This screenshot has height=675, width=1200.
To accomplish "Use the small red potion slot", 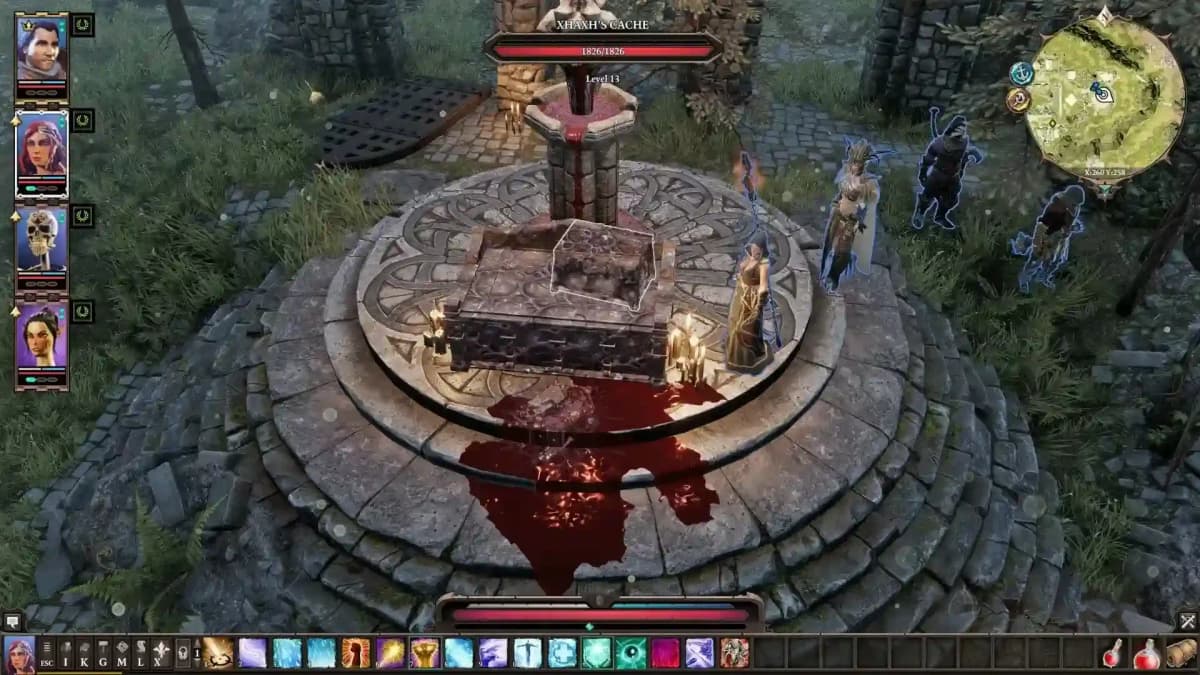I will tap(1112, 653).
